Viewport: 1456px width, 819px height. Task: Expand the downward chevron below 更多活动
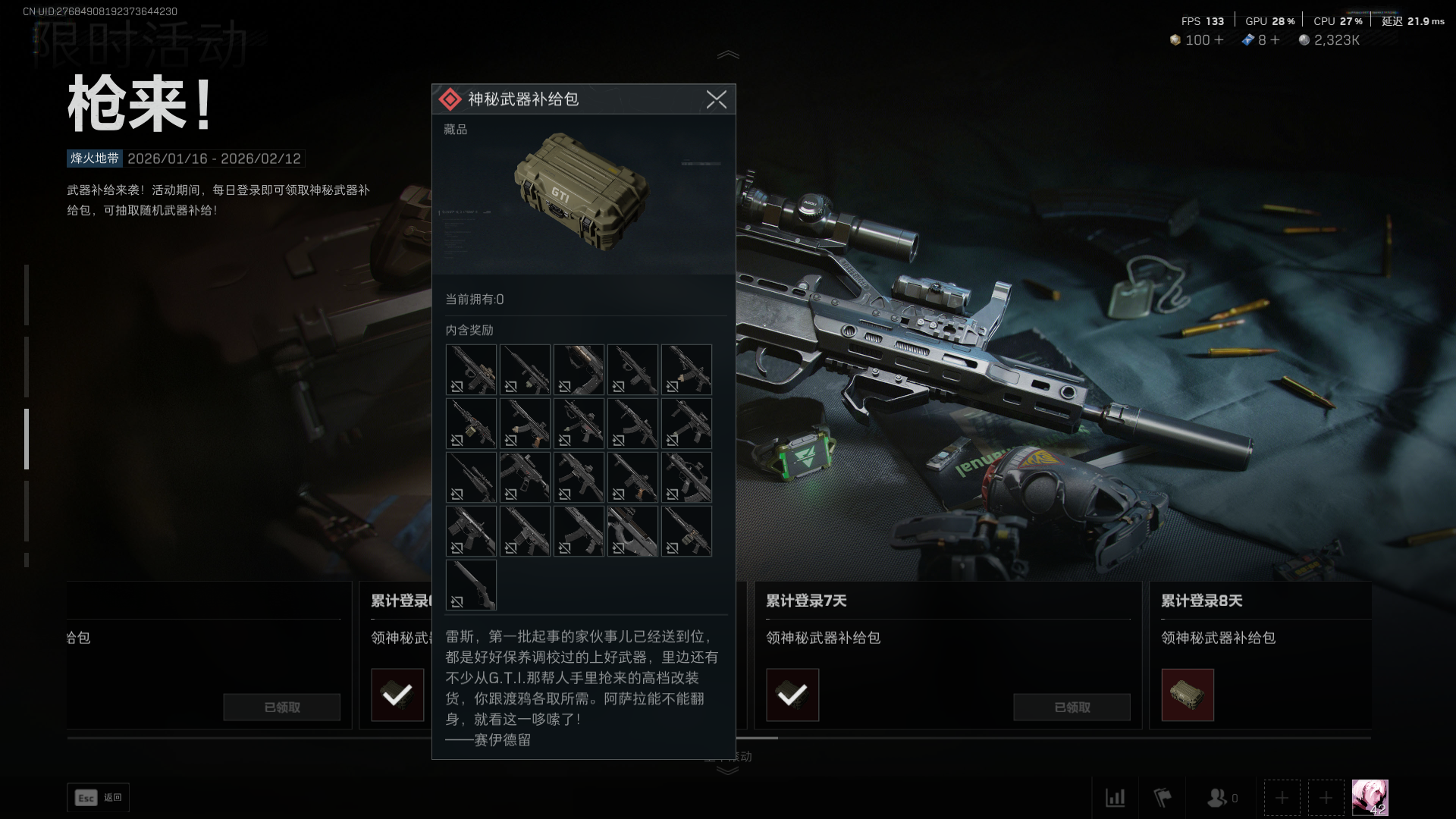728,770
